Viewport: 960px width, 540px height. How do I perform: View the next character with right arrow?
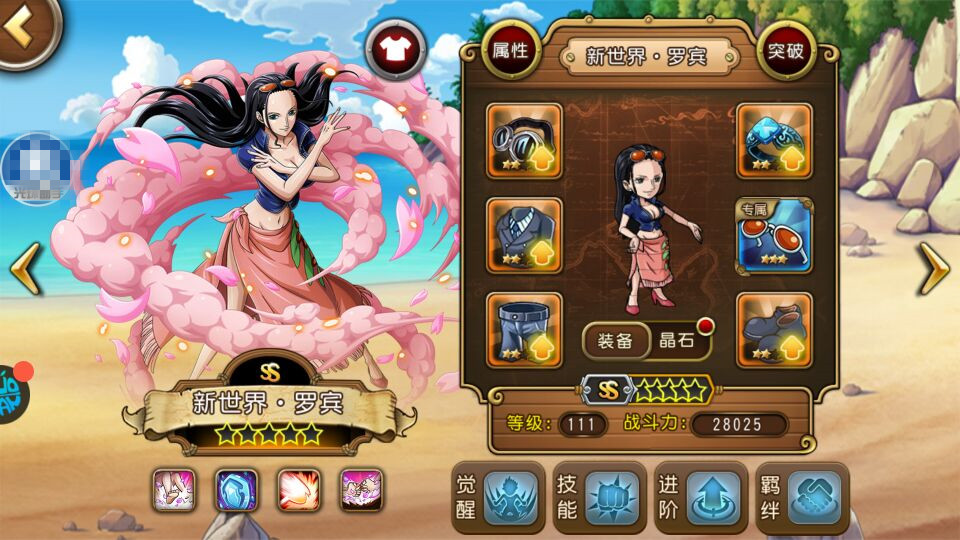[934, 269]
